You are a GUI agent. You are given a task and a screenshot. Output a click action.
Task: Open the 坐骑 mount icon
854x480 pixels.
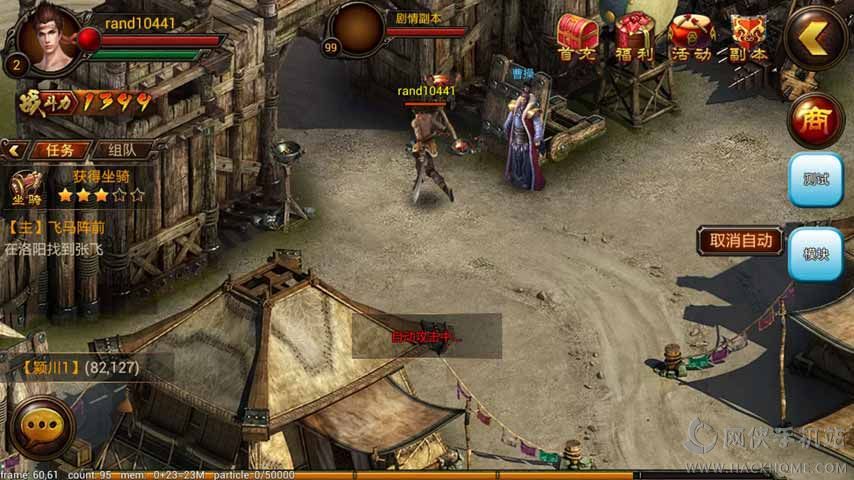pyautogui.click(x=26, y=186)
